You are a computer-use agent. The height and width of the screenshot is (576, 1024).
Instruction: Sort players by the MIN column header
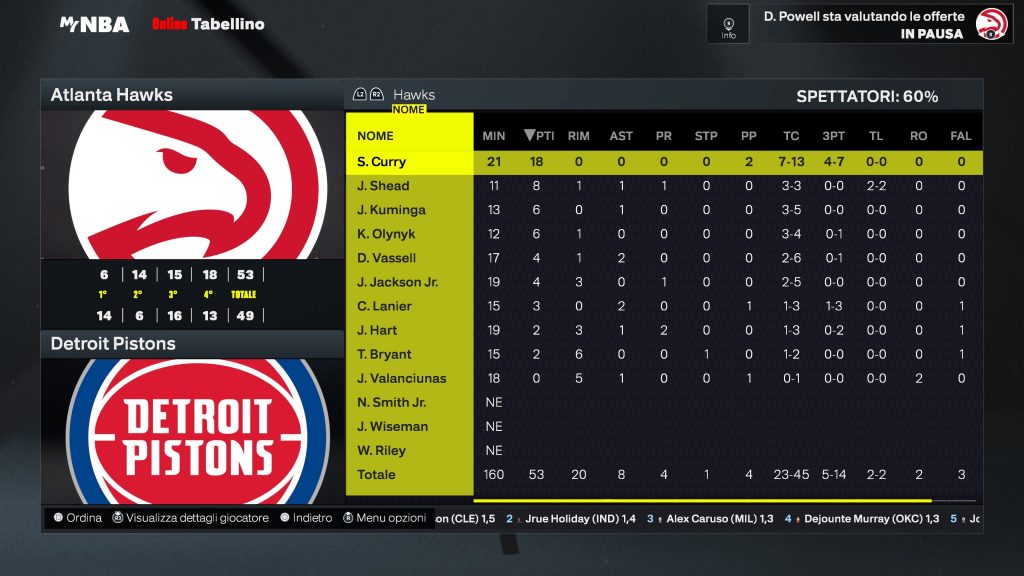tap(494, 136)
